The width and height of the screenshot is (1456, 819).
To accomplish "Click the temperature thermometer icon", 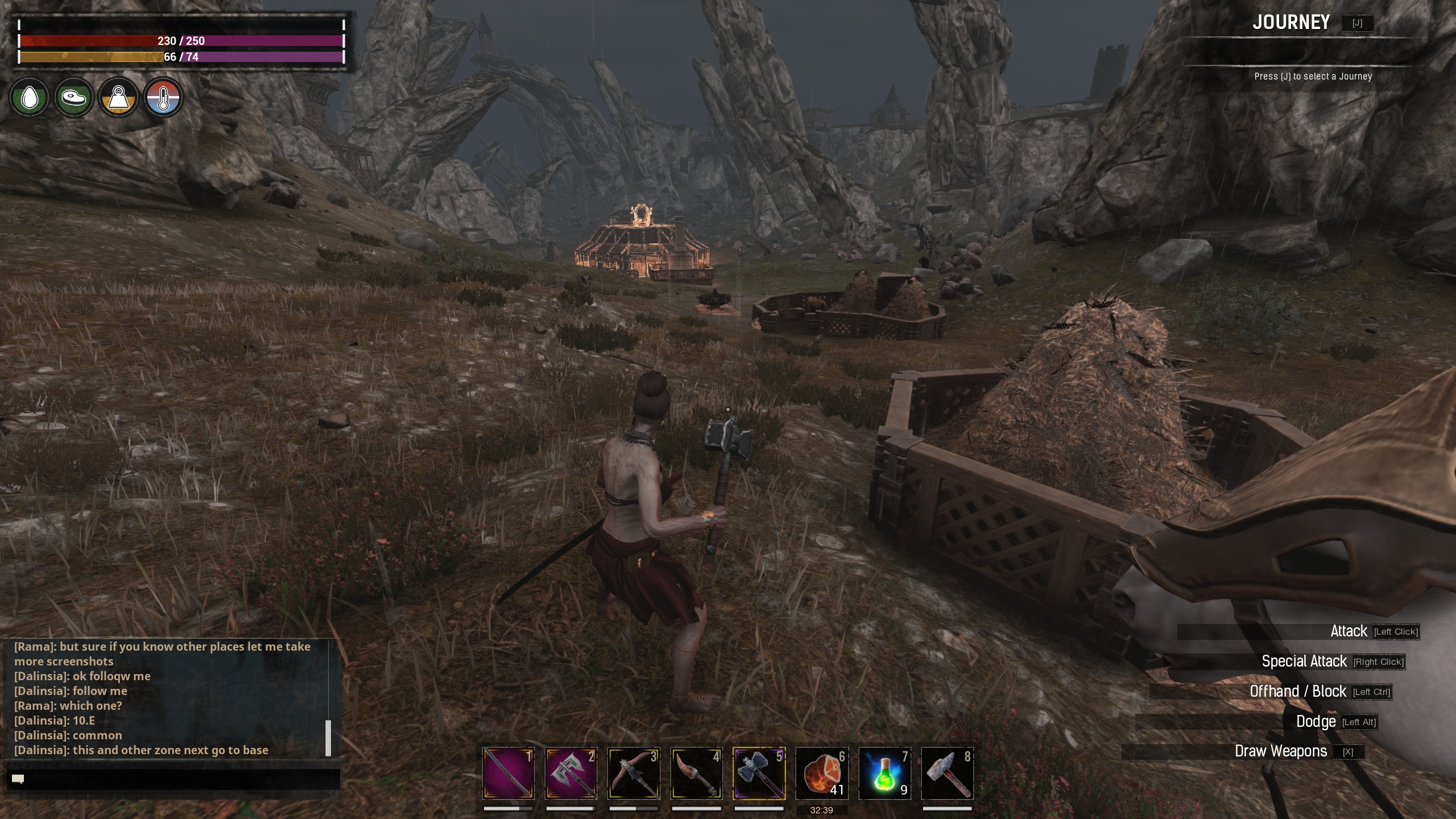I will coord(163,98).
